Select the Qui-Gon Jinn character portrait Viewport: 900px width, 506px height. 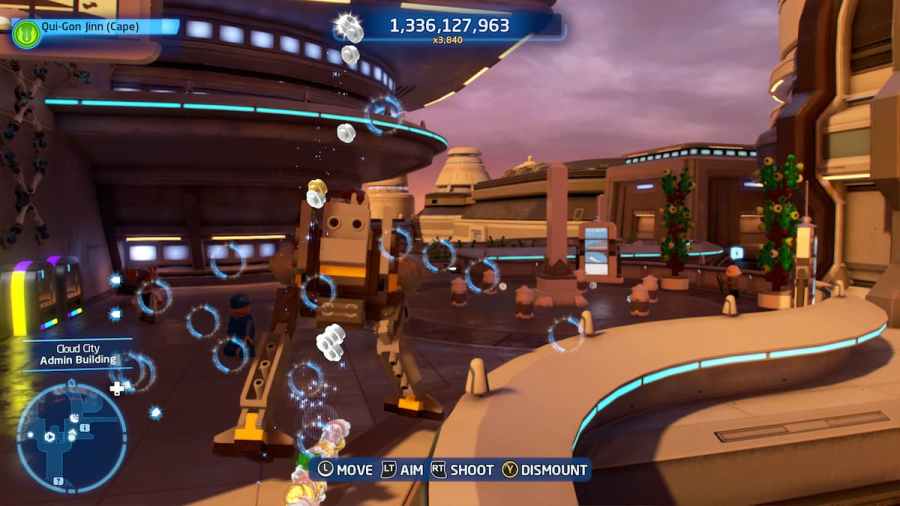(25, 34)
